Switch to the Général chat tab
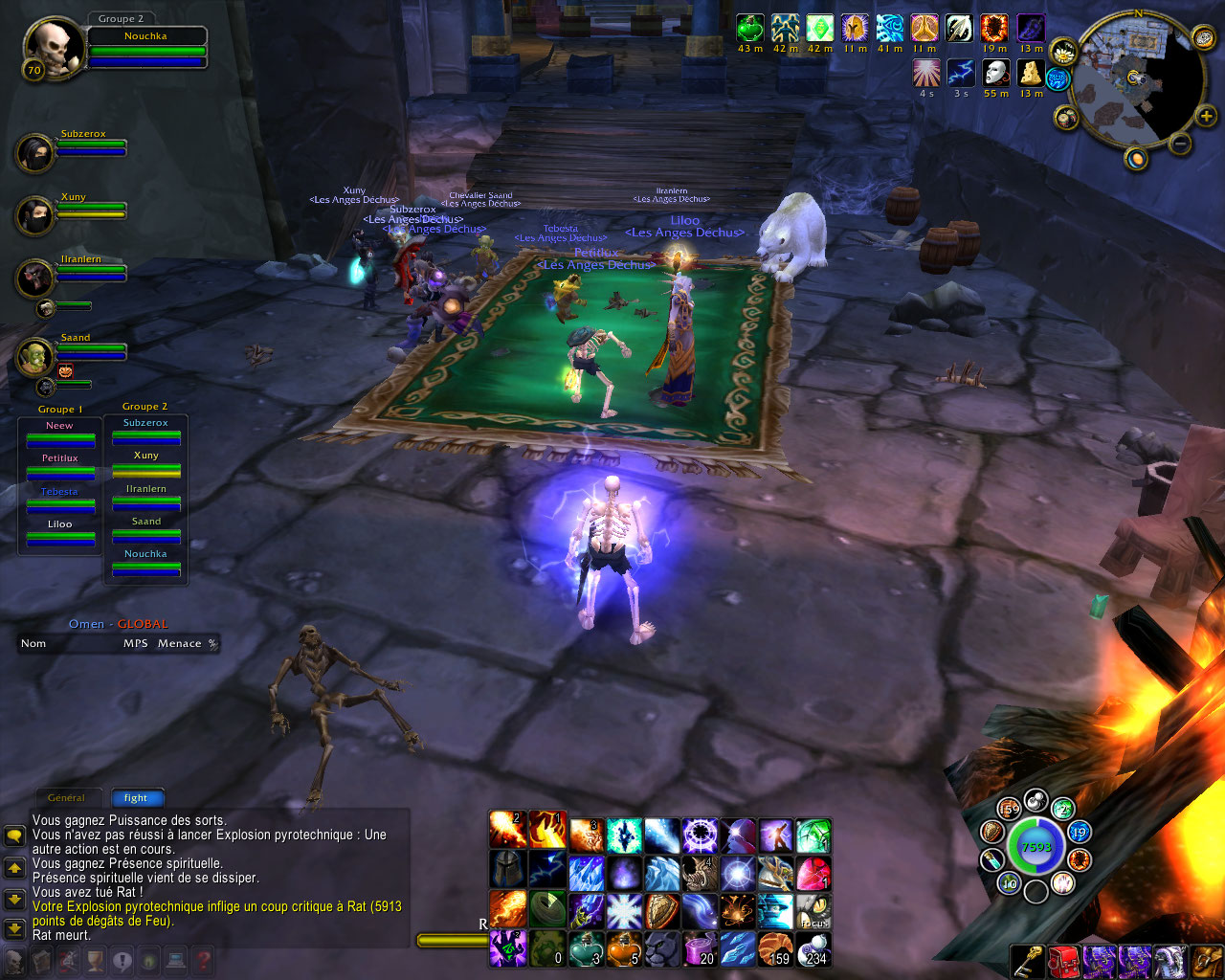 pos(66,797)
